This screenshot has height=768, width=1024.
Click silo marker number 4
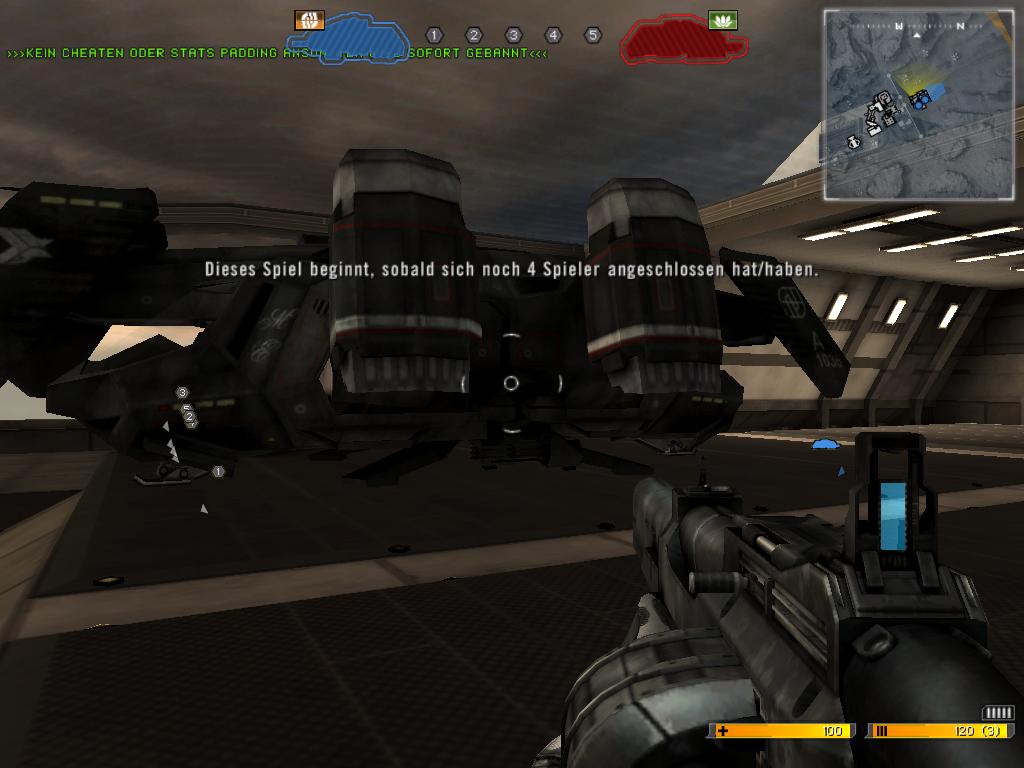tap(553, 36)
